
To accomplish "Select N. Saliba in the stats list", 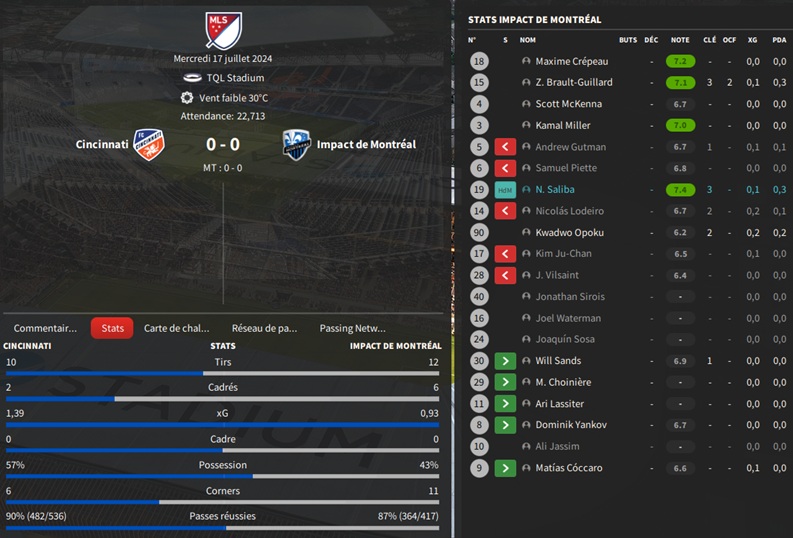I will [x=555, y=189].
